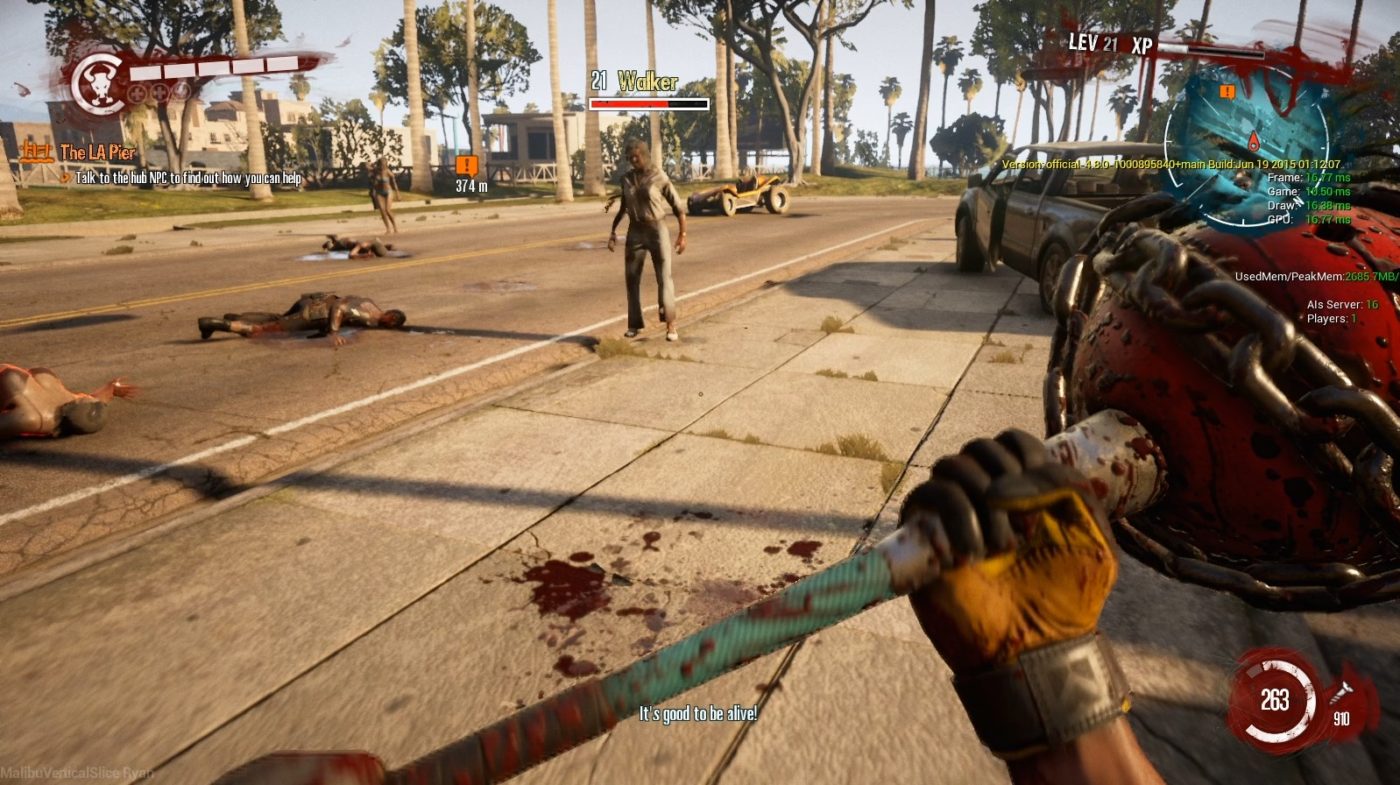Select the player arrow marker inside the minimap
Viewport: 1400px width, 785px height.
pos(1253,143)
